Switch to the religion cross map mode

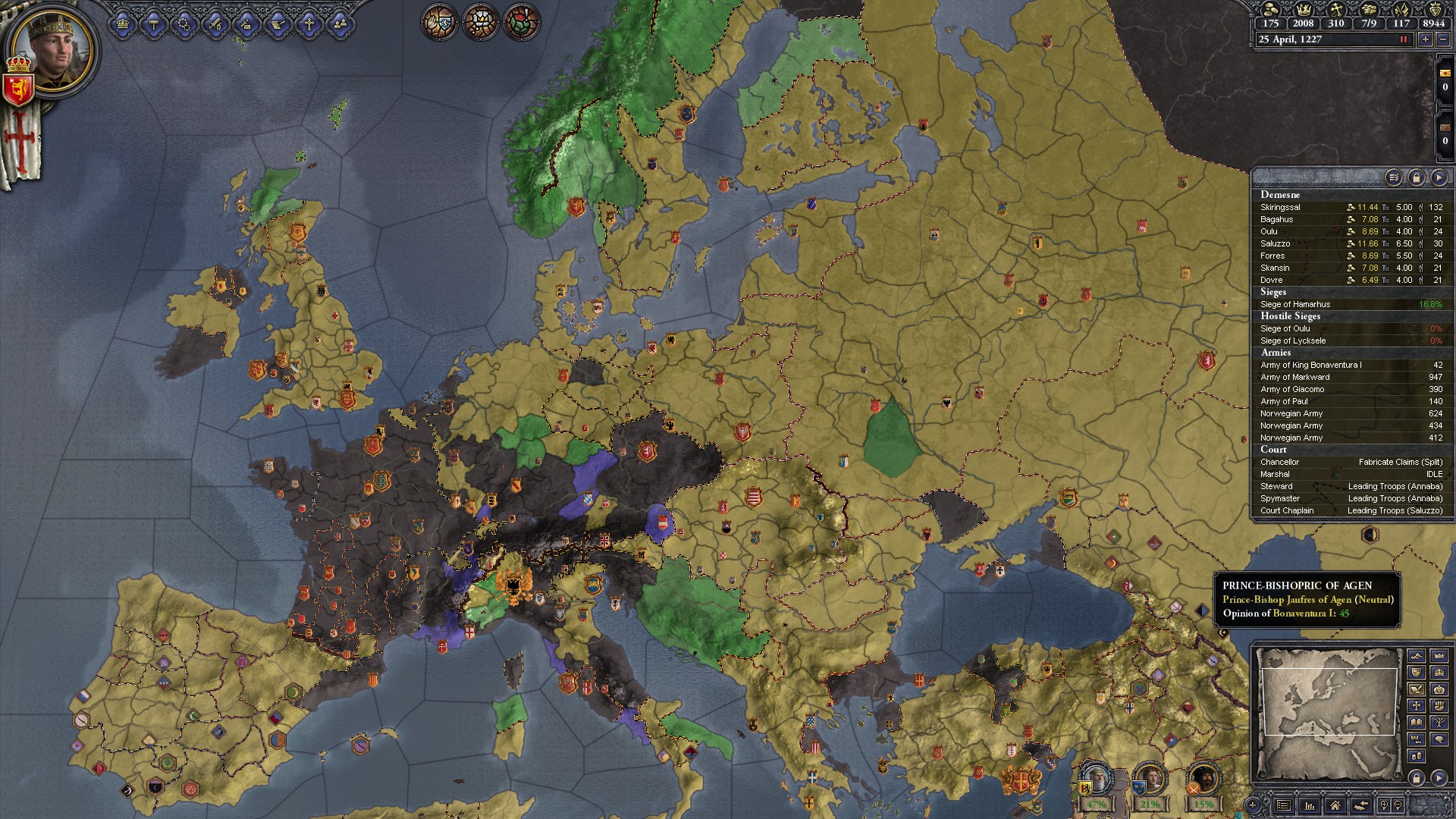1416,705
